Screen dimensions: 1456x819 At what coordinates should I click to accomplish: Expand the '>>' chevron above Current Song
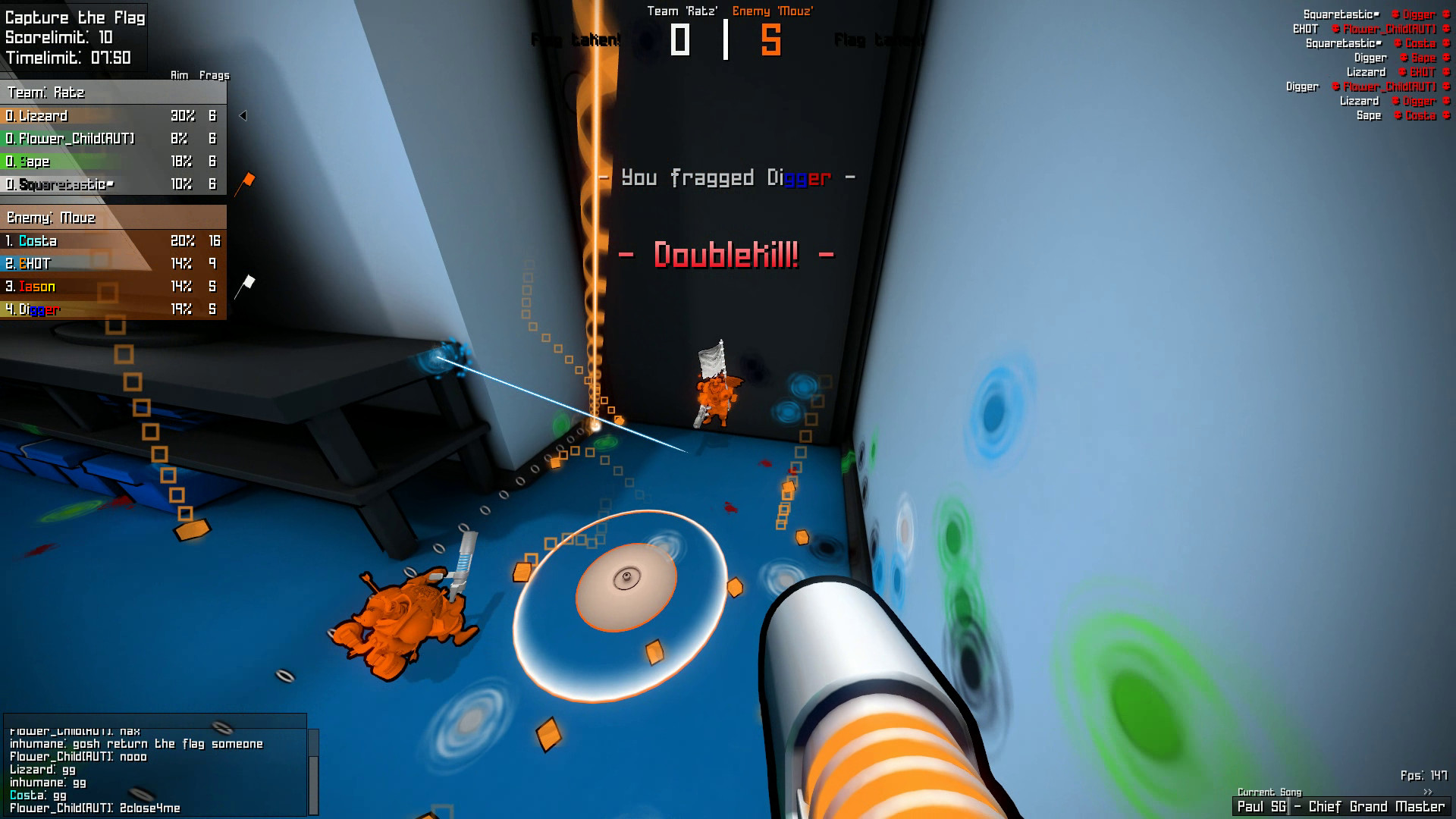click(x=1428, y=791)
